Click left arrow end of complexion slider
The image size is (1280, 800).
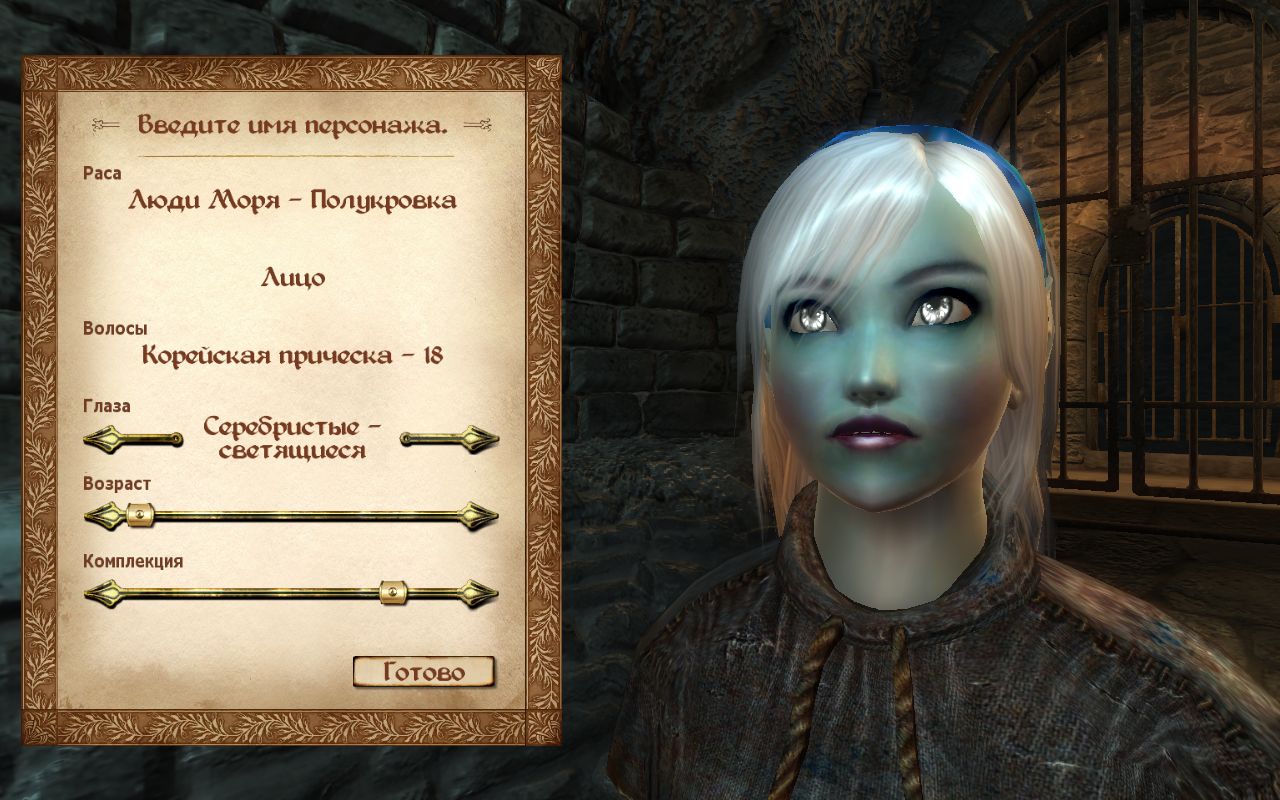101,594
